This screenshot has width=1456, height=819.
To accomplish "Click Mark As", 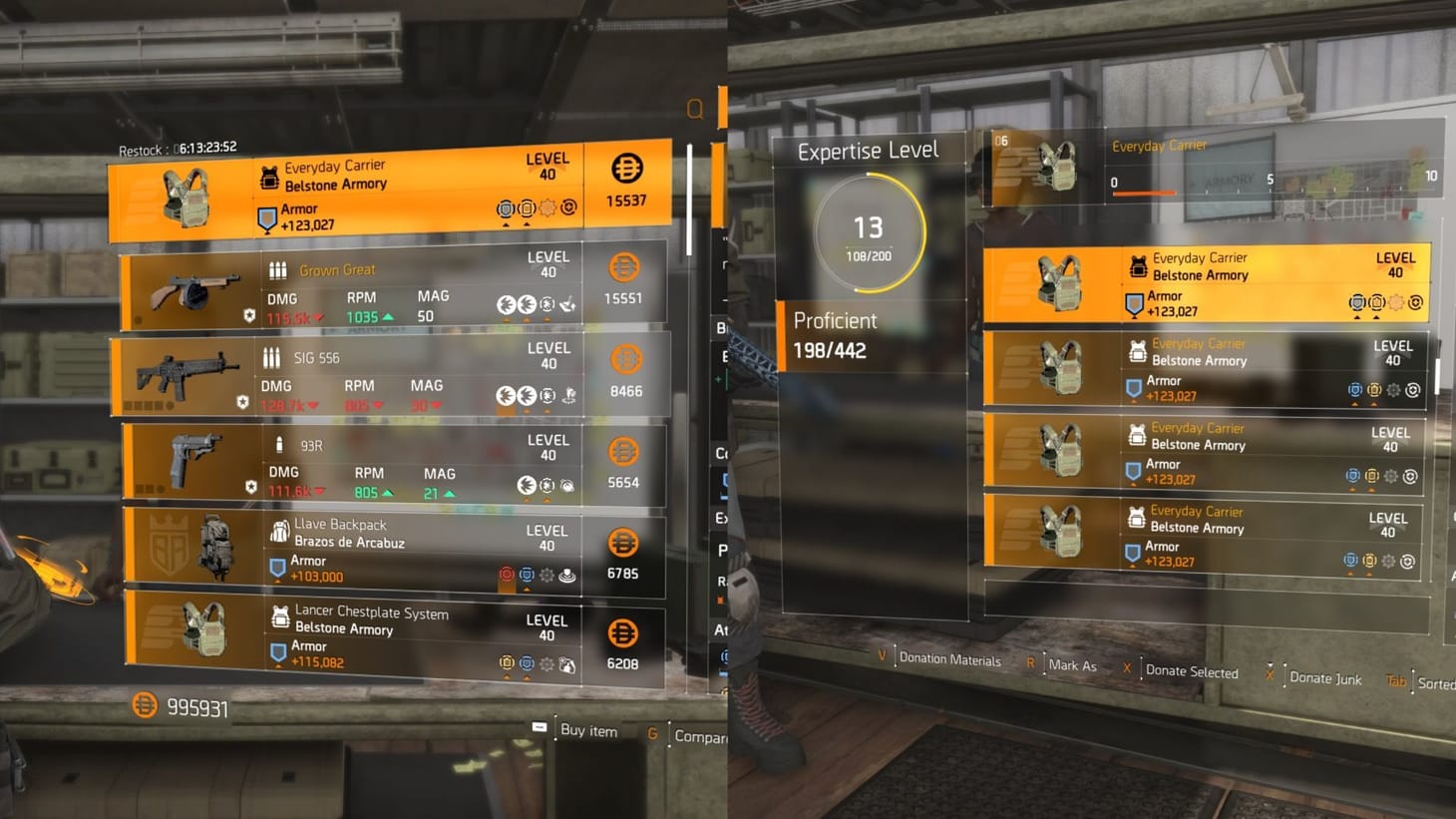I will pos(1073,665).
